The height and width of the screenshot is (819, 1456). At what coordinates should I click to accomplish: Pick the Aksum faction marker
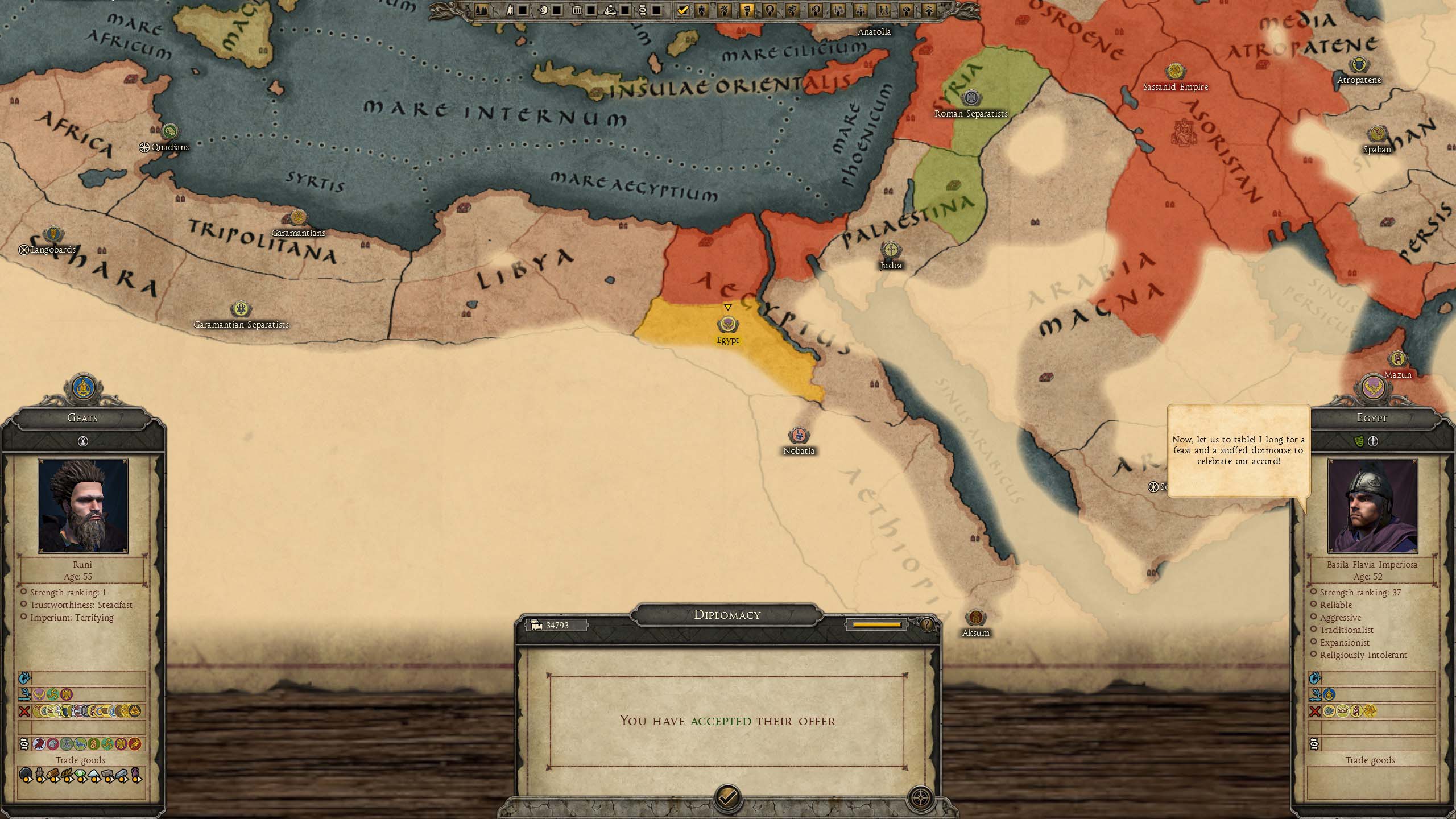[975, 618]
